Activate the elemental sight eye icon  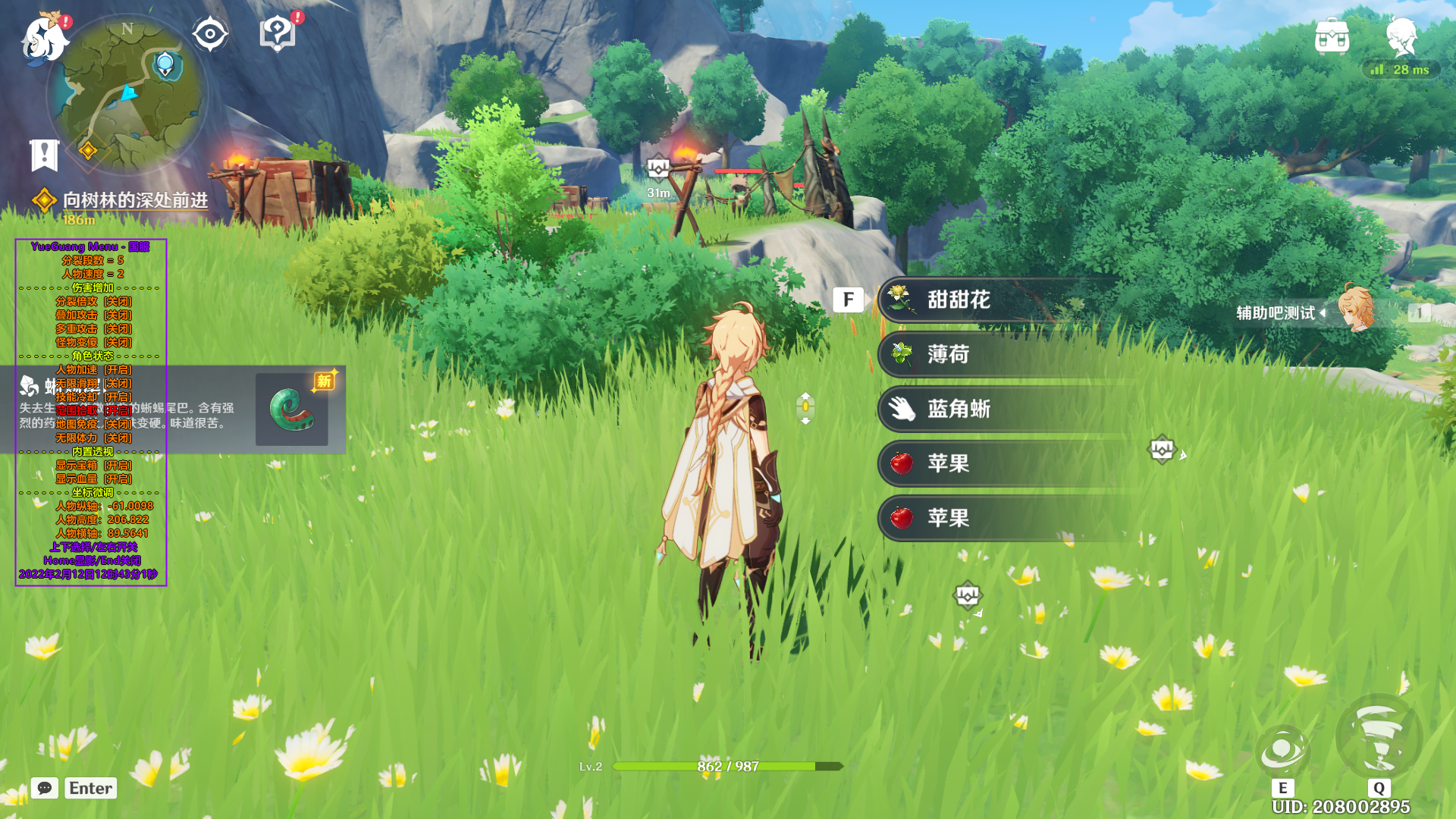click(x=209, y=34)
